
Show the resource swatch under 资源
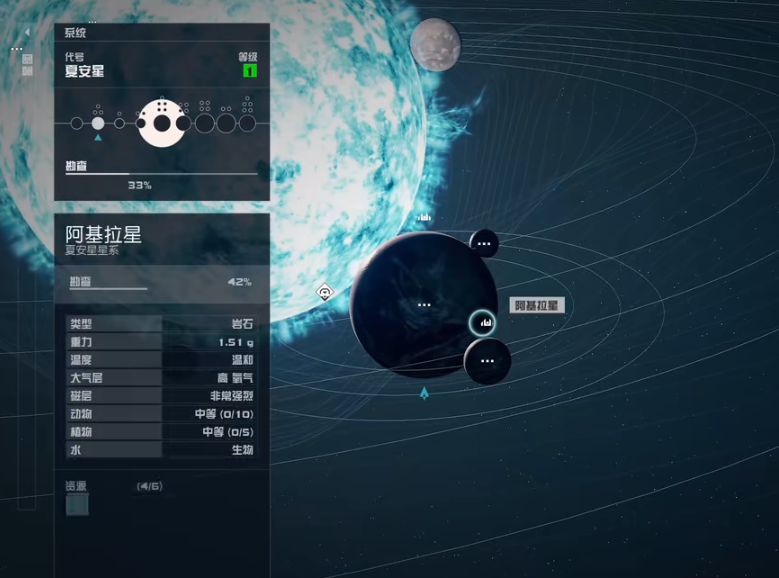click(x=77, y=505)
